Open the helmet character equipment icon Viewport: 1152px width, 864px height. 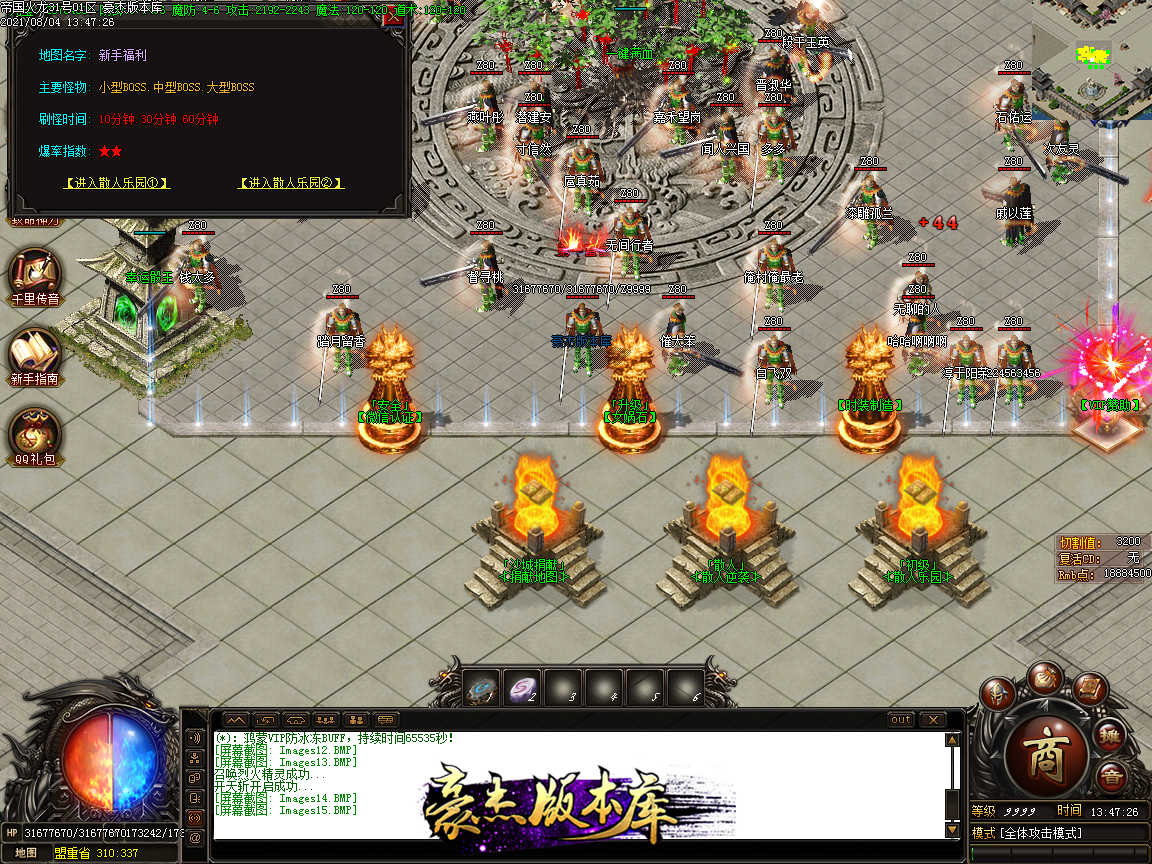997,694
